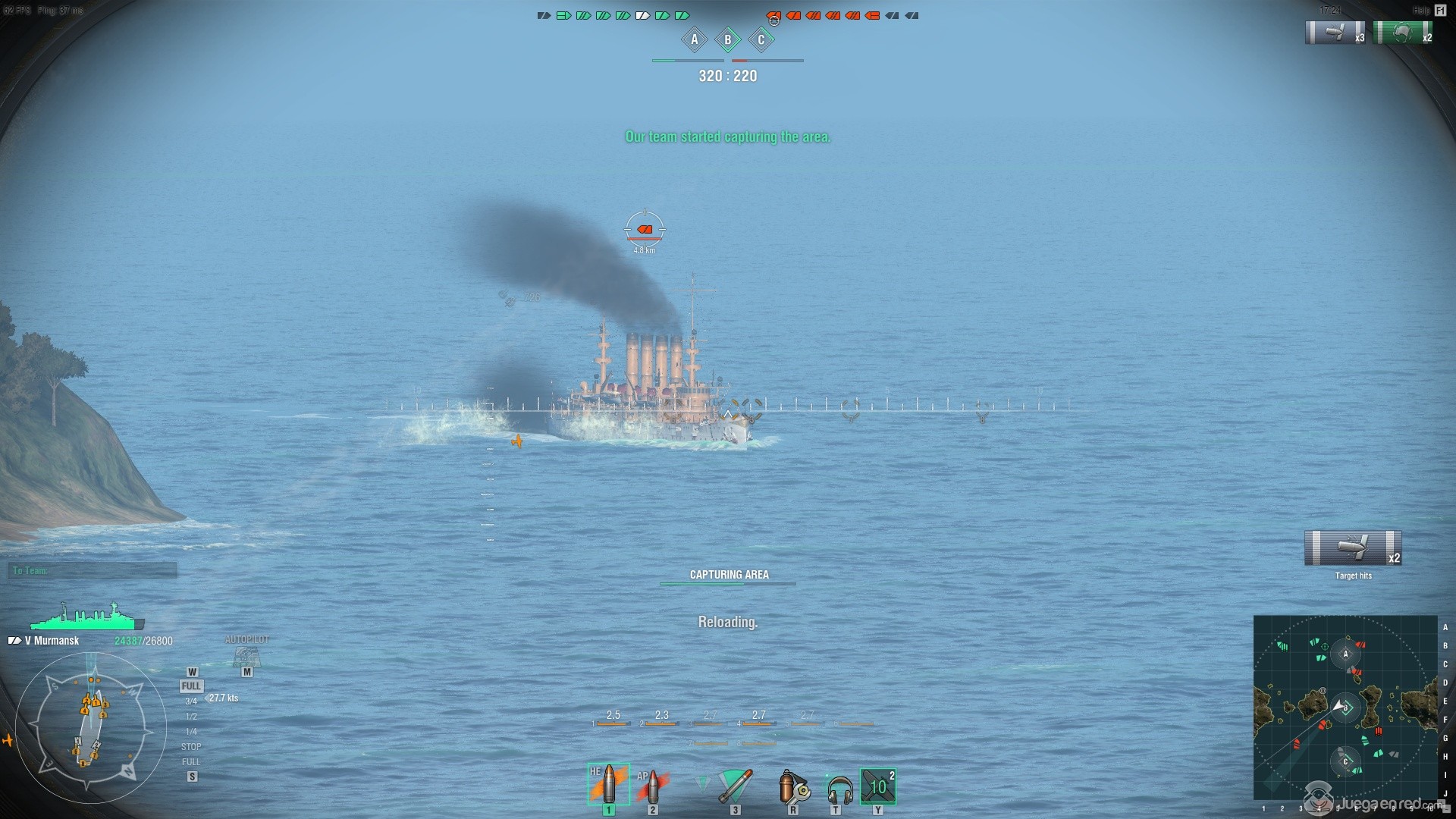Click capture point B diamond indicator
The width and height of the screenshot is (1456, 819).
[x=728, y=40]
